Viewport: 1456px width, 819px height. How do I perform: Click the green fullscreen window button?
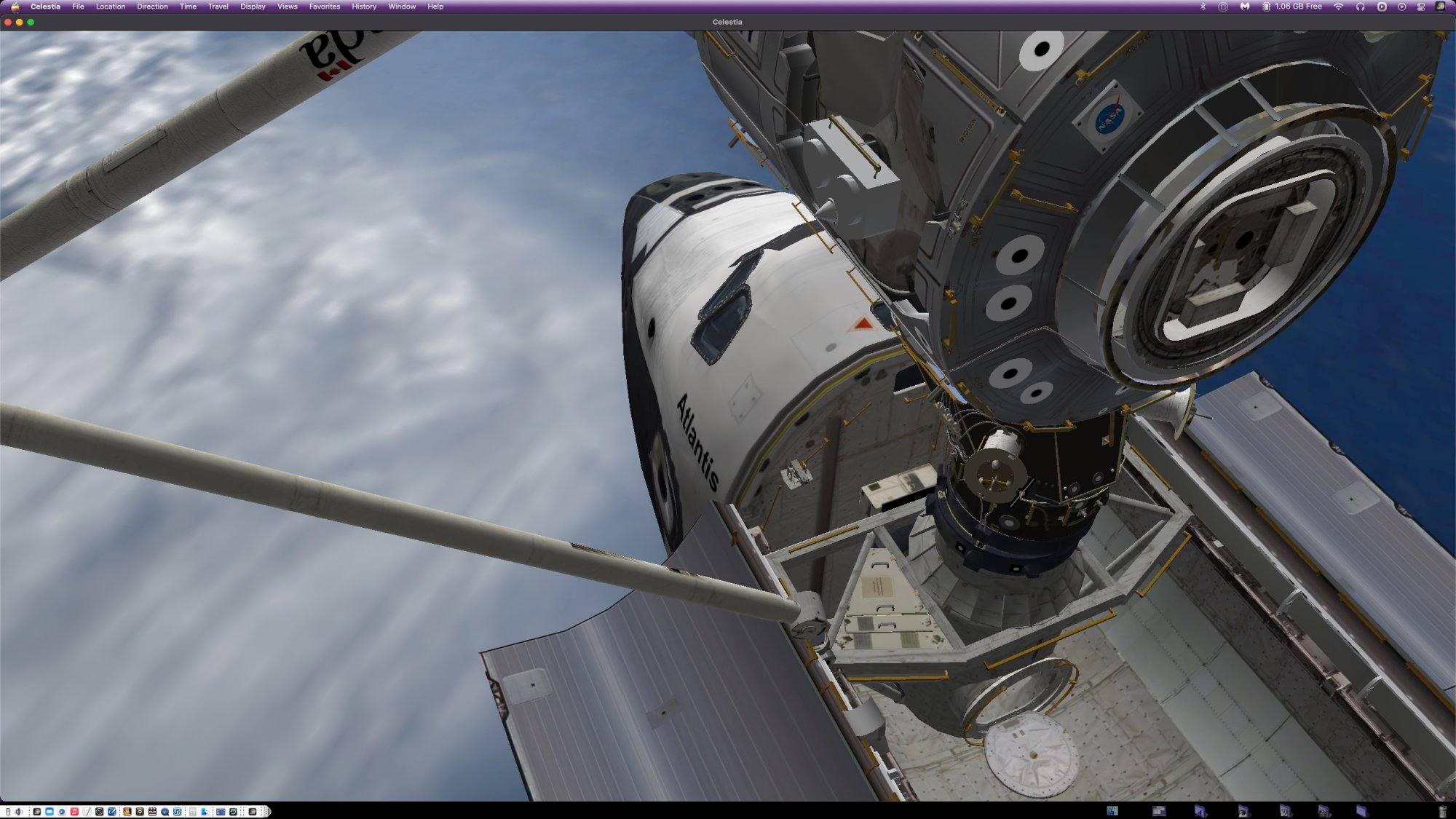[x=31, y=23]
